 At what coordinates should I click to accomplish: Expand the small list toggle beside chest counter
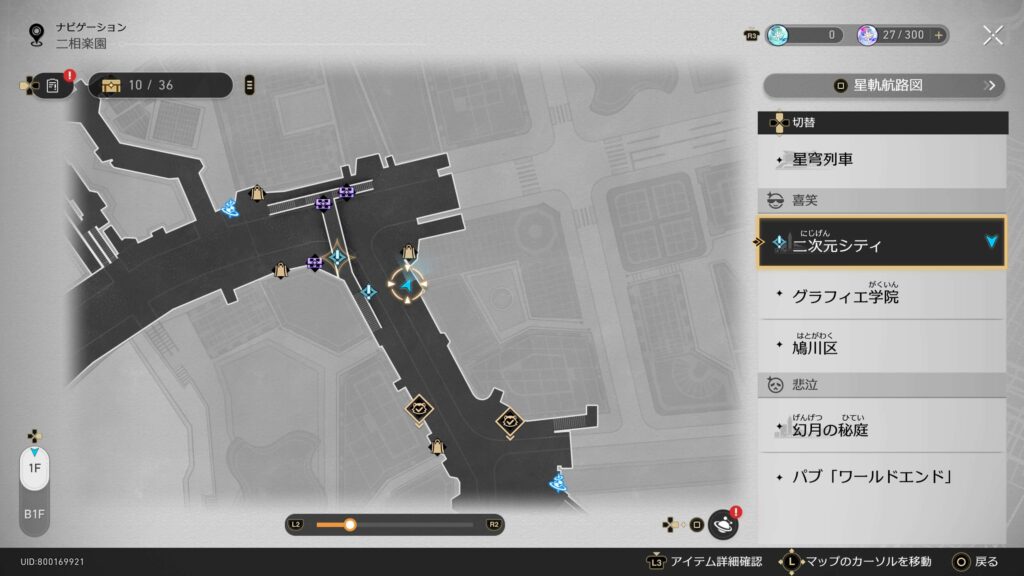[x=249, y=85]
